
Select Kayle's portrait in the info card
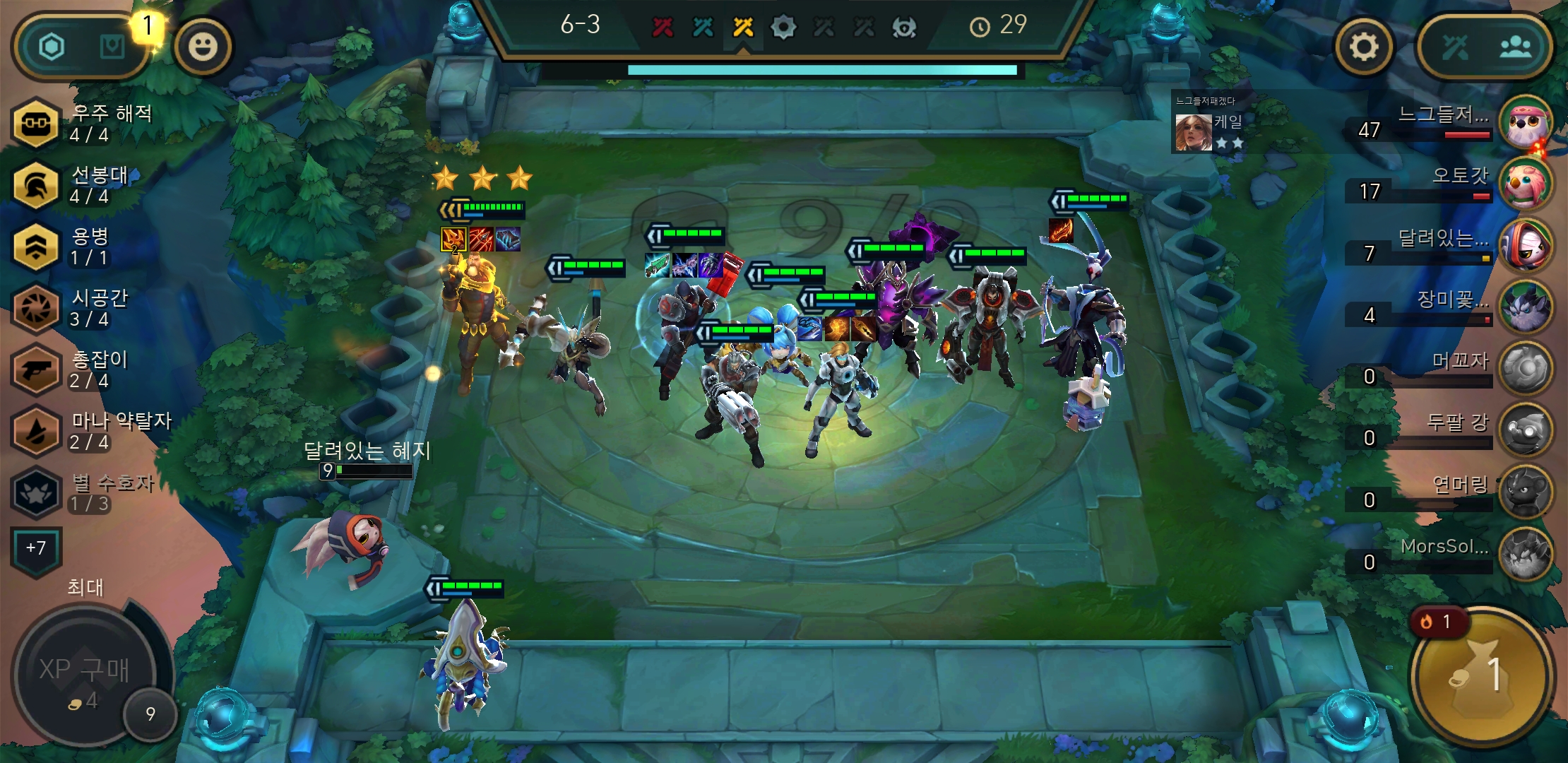[1193, 131]
